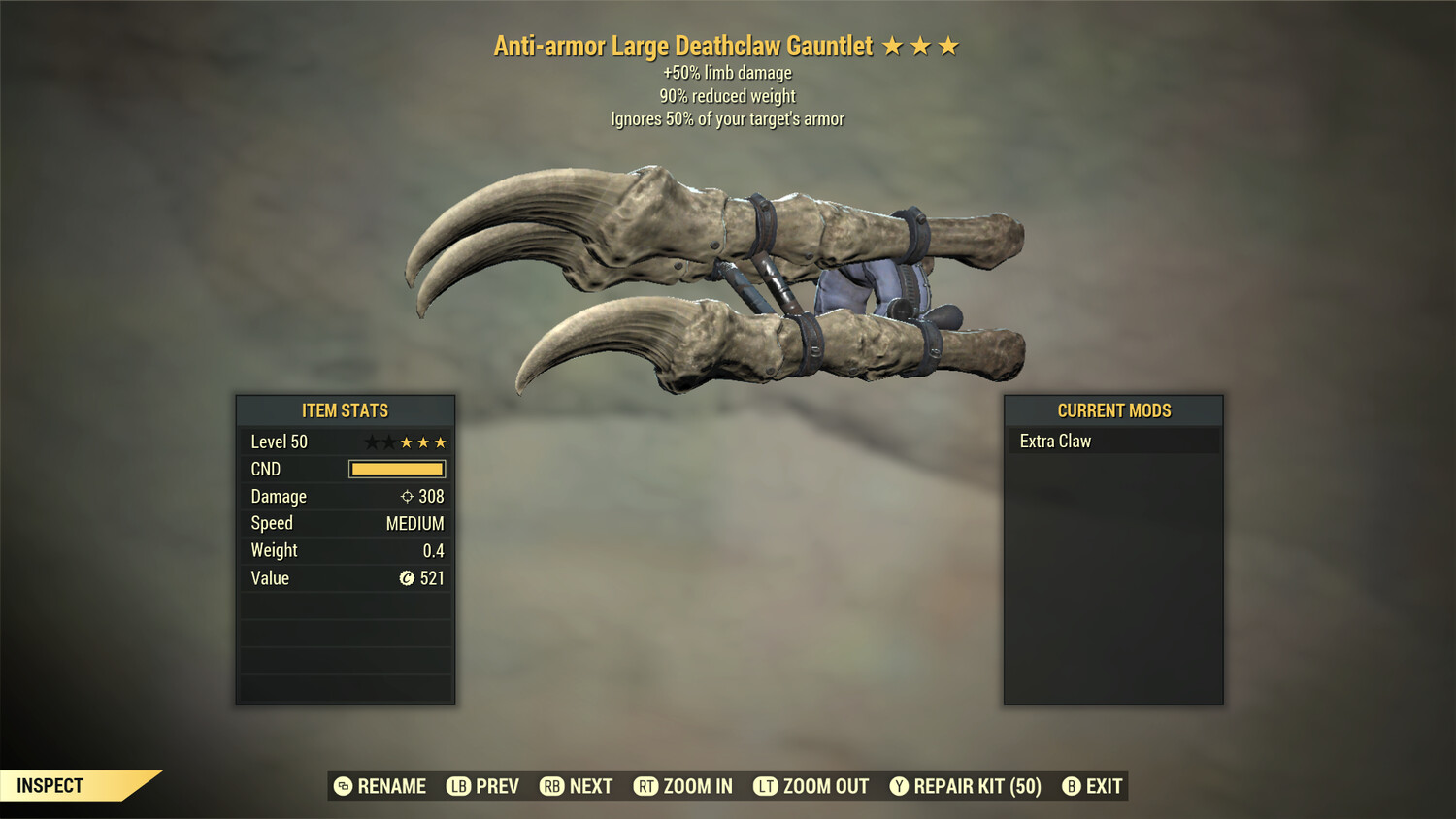Toggle the third star in the item title
1456x819 pixels.
click(x=946, y=44)
